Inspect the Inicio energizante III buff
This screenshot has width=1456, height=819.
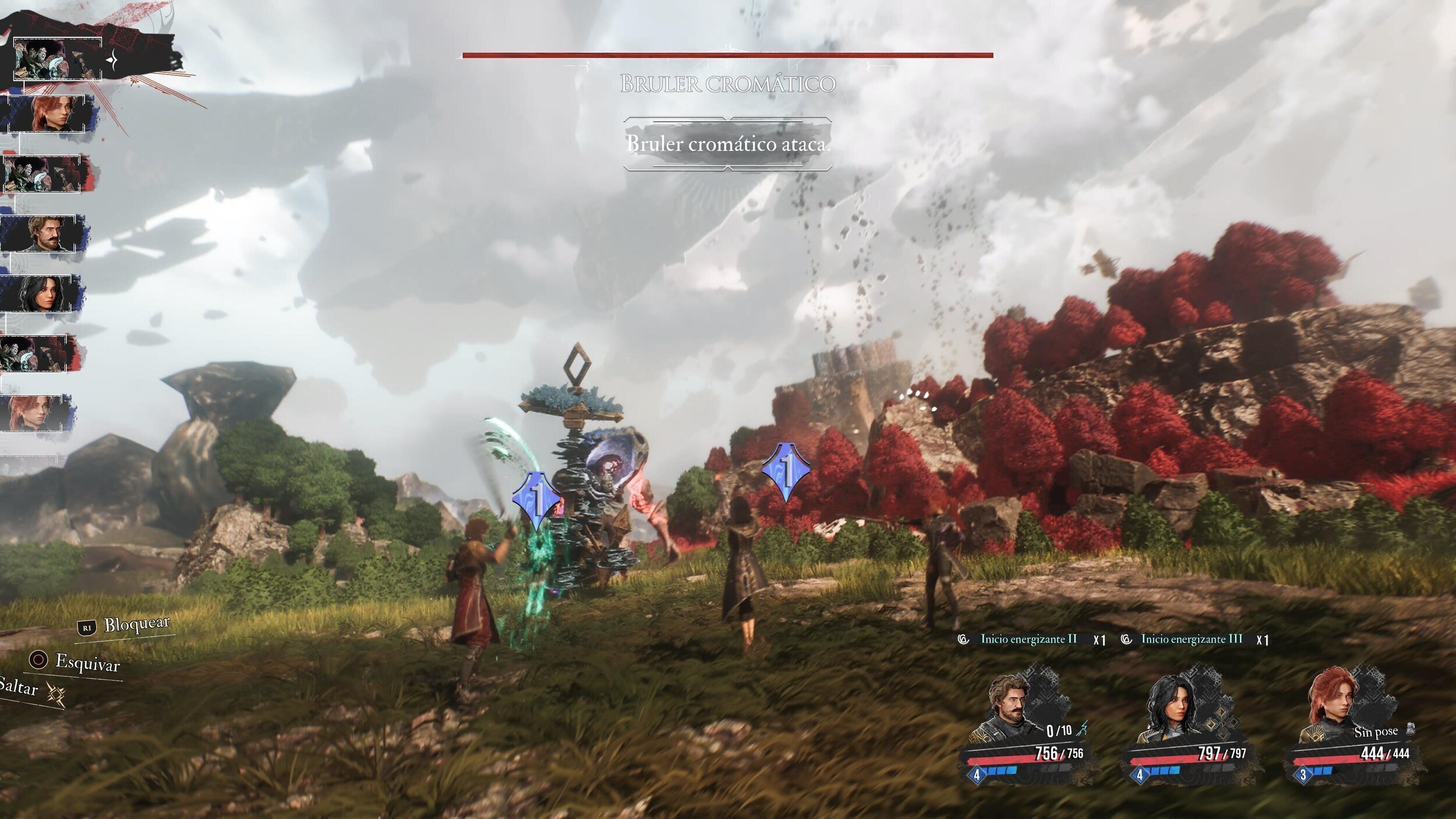click(x=1191, y=639)
